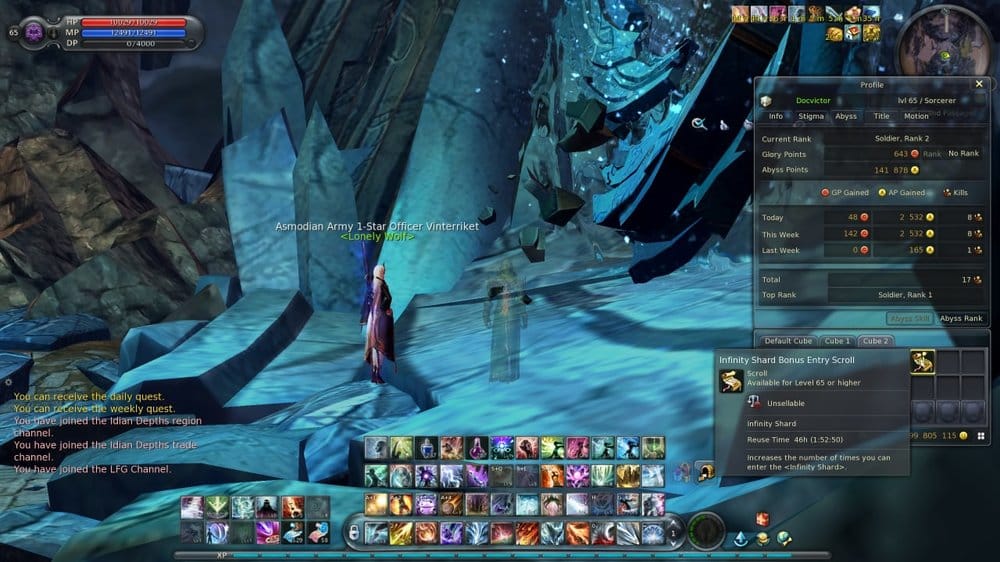Select the Abyss tab in Profile

846,116
